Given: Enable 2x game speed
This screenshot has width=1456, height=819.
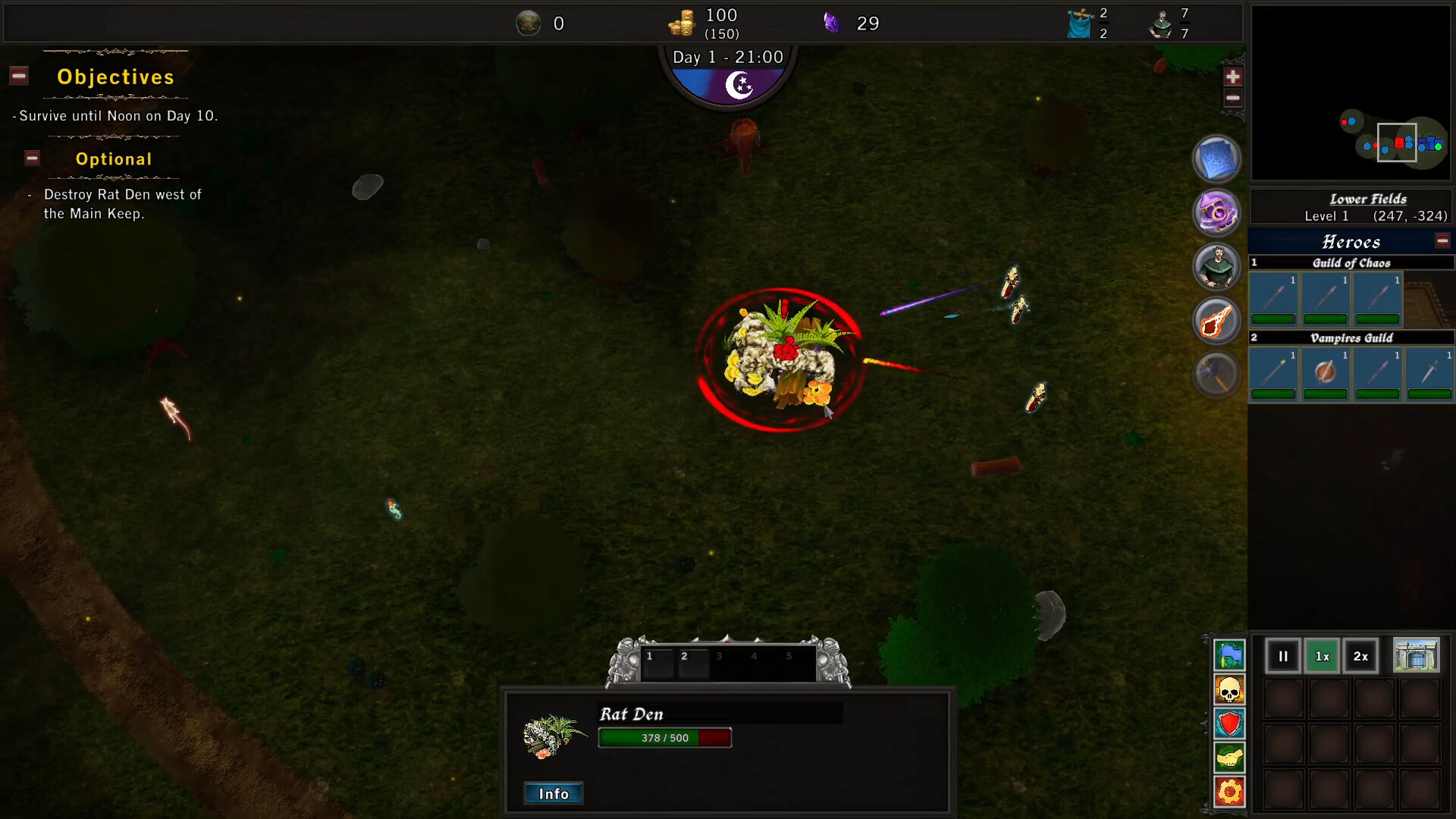Looking at the screenshot, I should 1360,656.
